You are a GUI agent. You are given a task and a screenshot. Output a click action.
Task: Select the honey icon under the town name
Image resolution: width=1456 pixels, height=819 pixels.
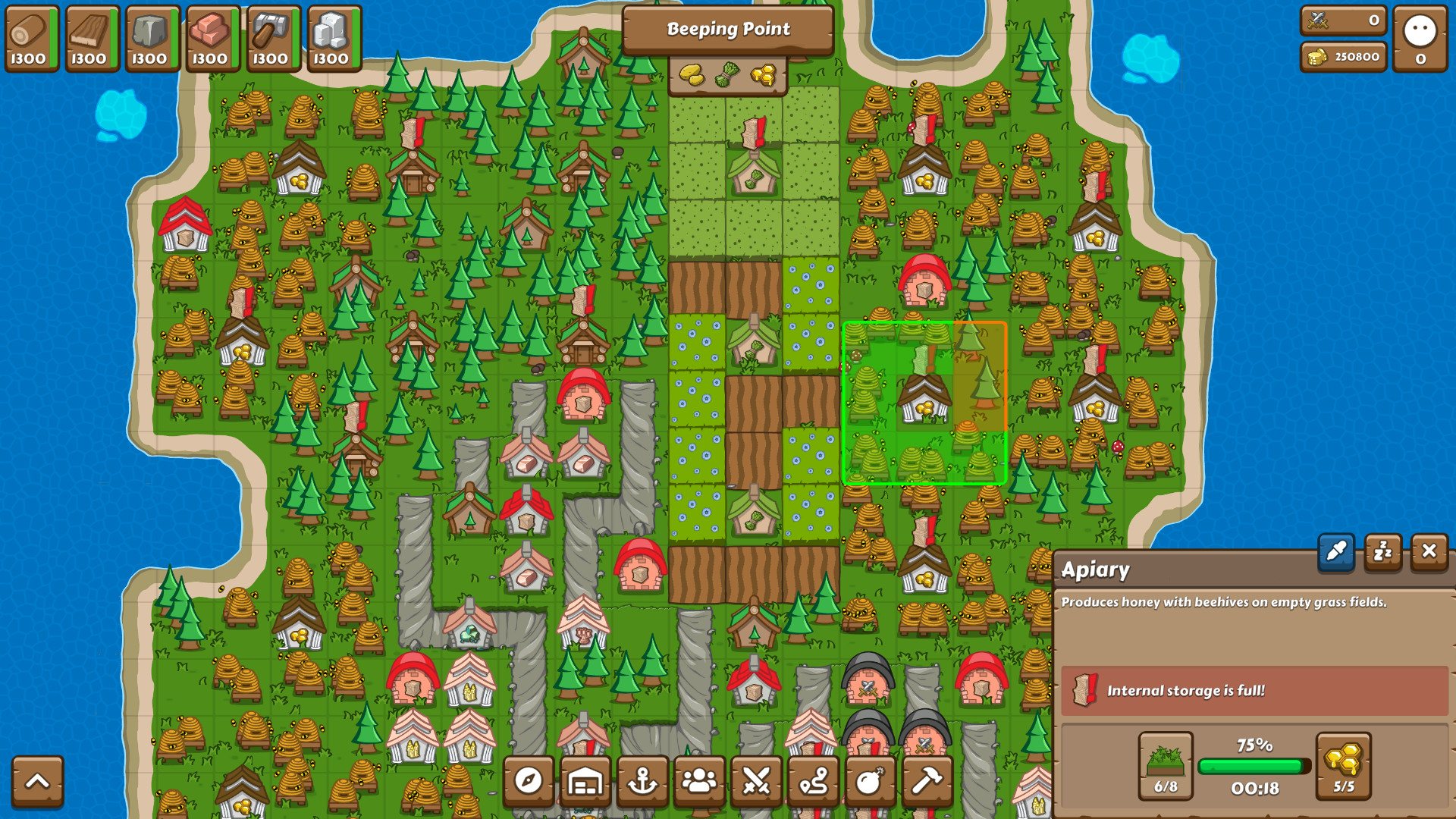tap(762, 74)
